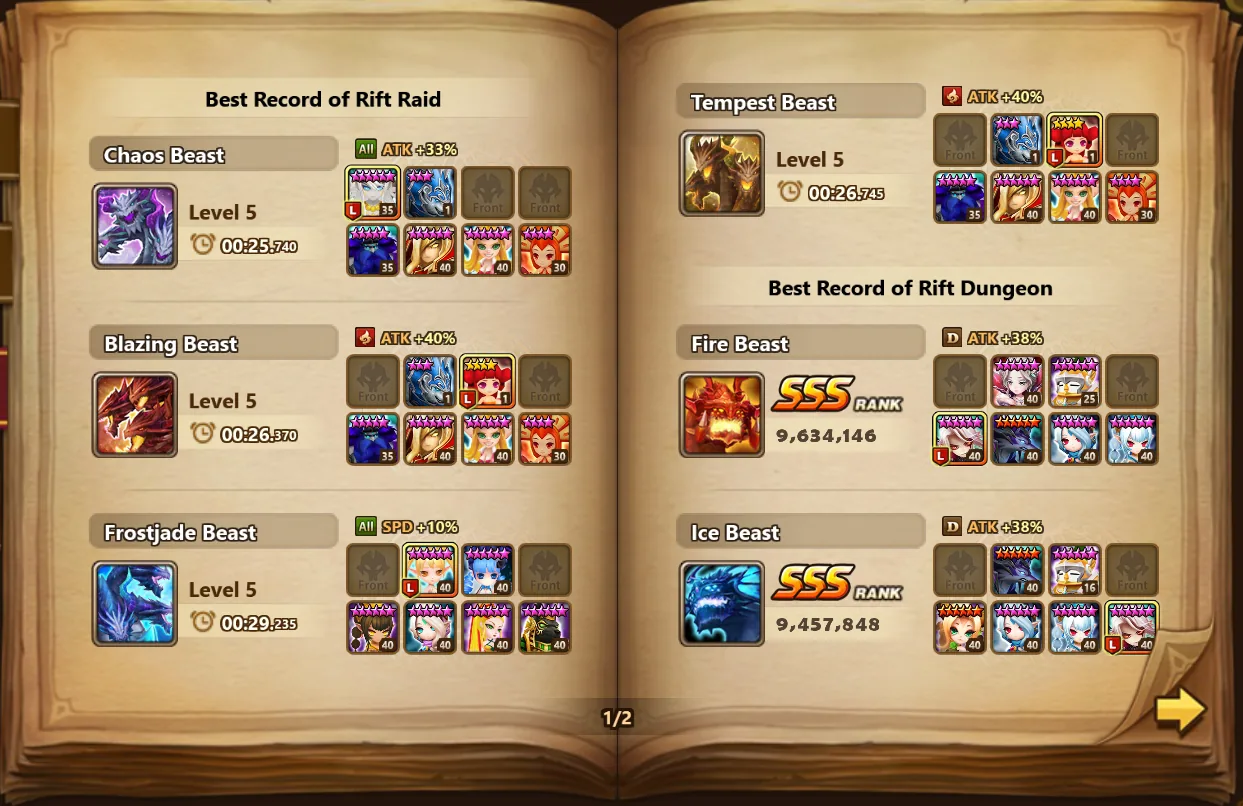The image size is (1243, 806).
Task: Click the Ice Beast team leader monster icon
Action: [1133, 628]
